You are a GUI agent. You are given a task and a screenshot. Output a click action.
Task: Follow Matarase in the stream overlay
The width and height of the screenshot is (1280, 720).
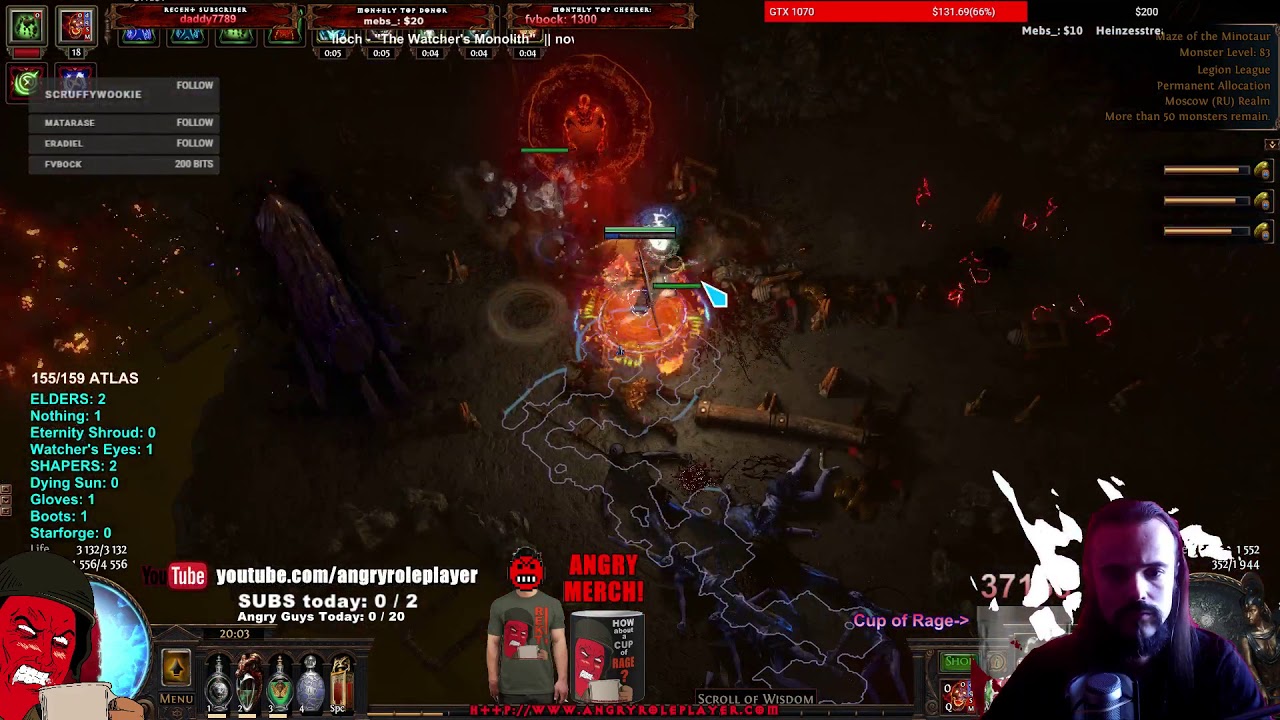(x=194, y=122)
